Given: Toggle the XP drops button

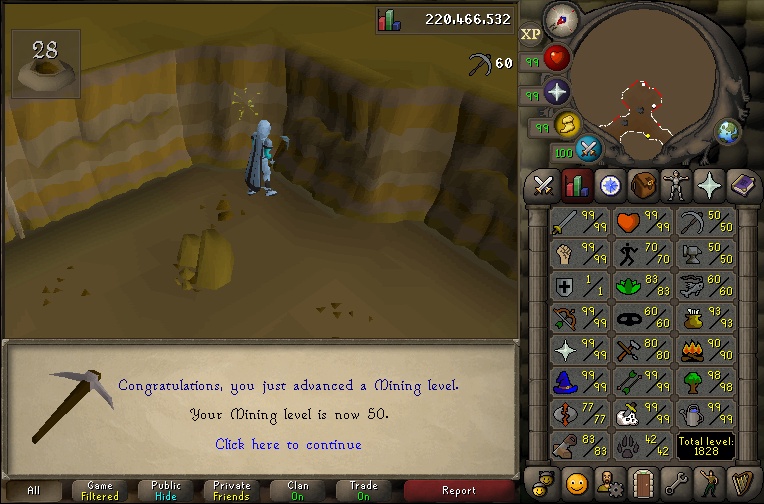Looking at the screenshot, I should tap(530, 33).
